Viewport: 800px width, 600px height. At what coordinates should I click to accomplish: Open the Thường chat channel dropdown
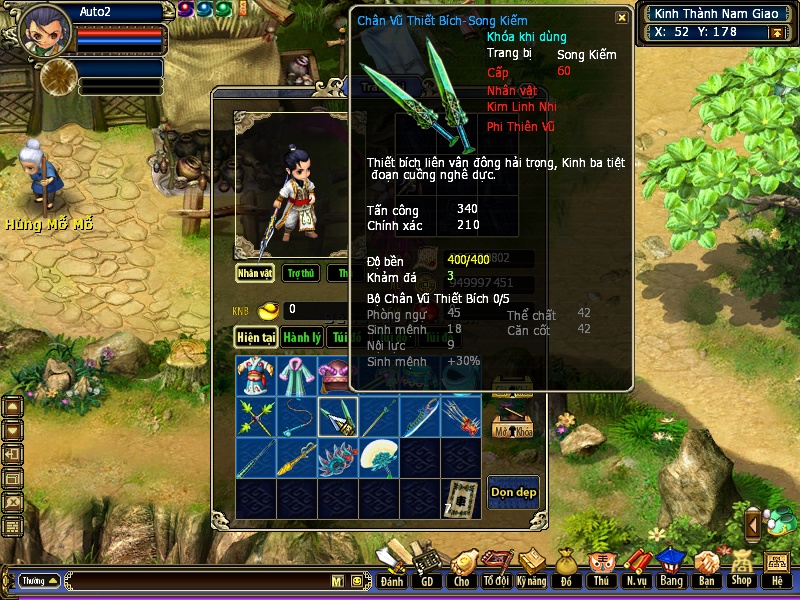tap(39, 580)
